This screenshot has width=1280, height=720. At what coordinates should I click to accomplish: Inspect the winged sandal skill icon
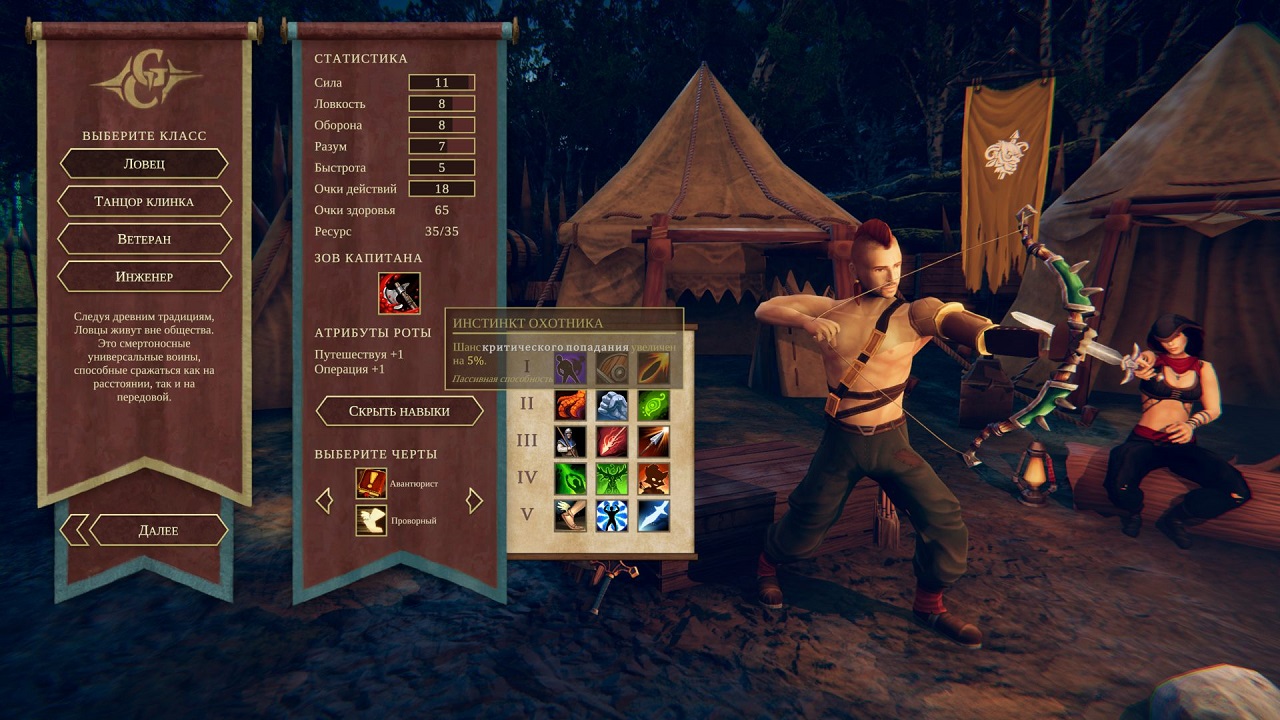point(570,515)
